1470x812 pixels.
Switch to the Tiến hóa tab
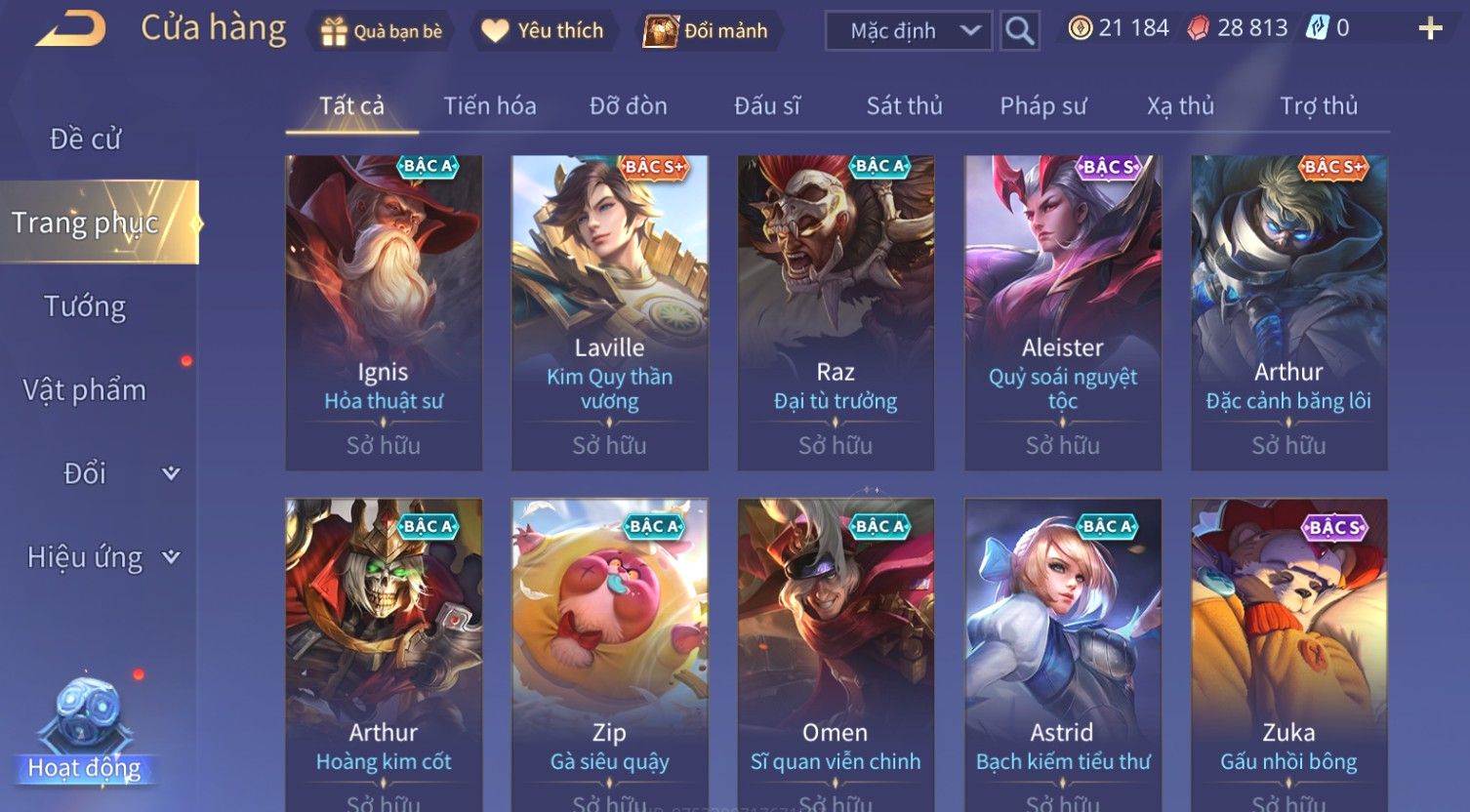[490, 106]
